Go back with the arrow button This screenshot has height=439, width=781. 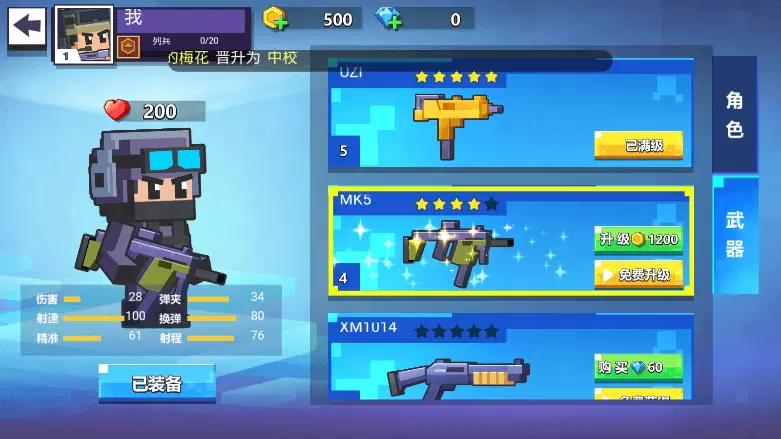(x=27, y=25)
